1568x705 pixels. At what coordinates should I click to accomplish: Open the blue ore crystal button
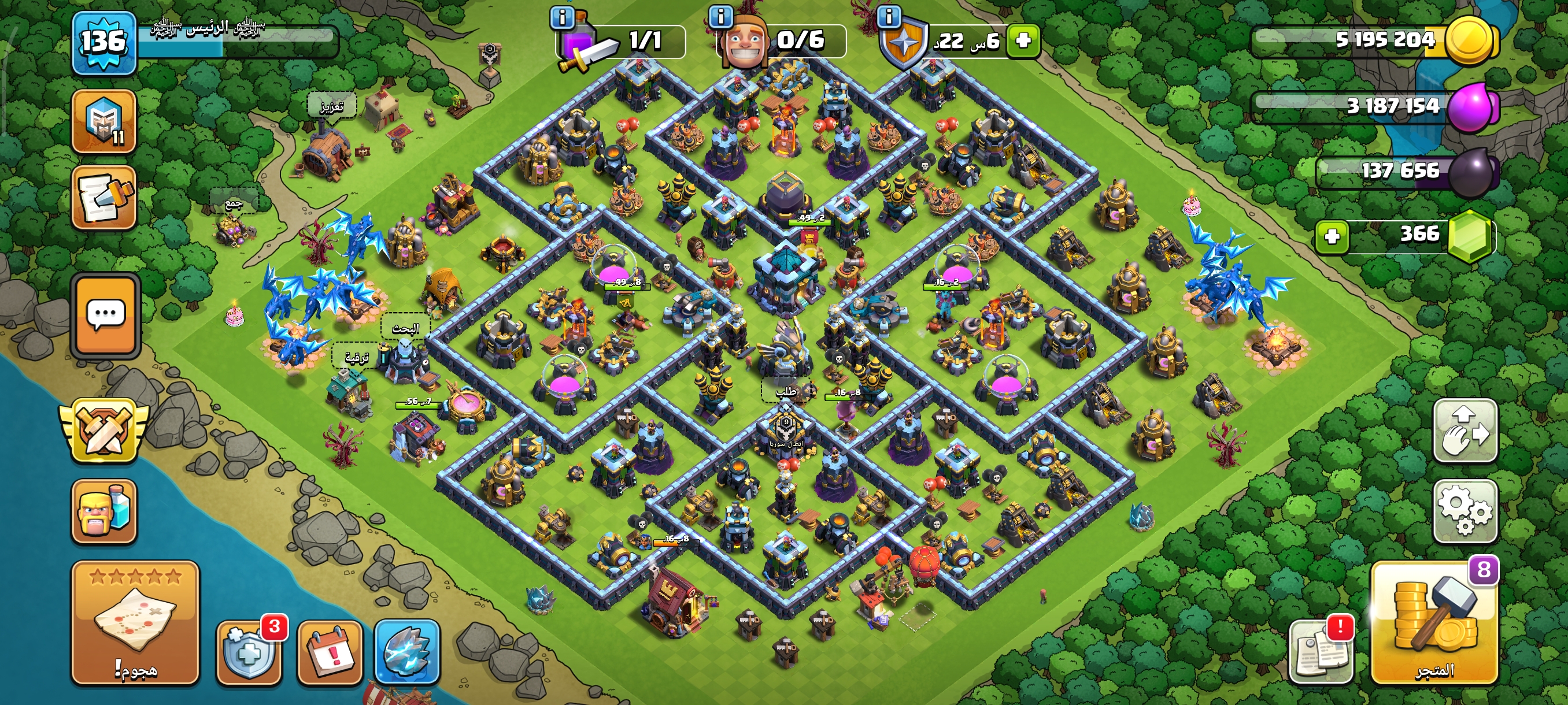point(406,651)
